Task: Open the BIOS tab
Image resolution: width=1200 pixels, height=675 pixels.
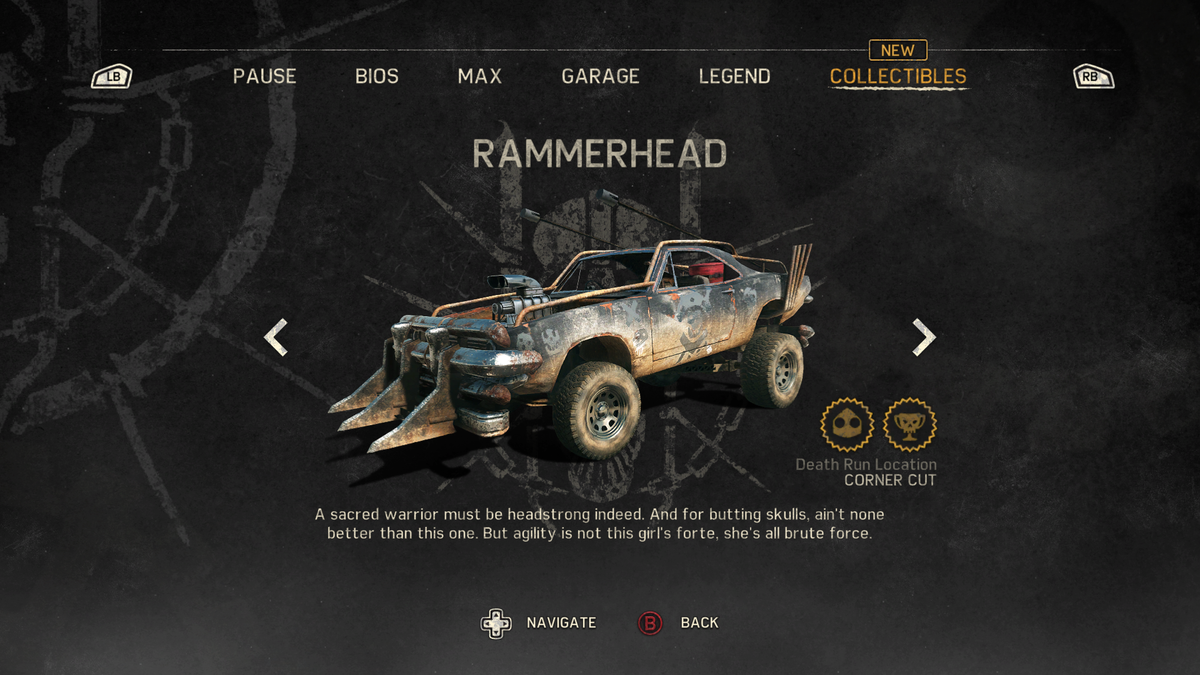Action: pos(377,76)
